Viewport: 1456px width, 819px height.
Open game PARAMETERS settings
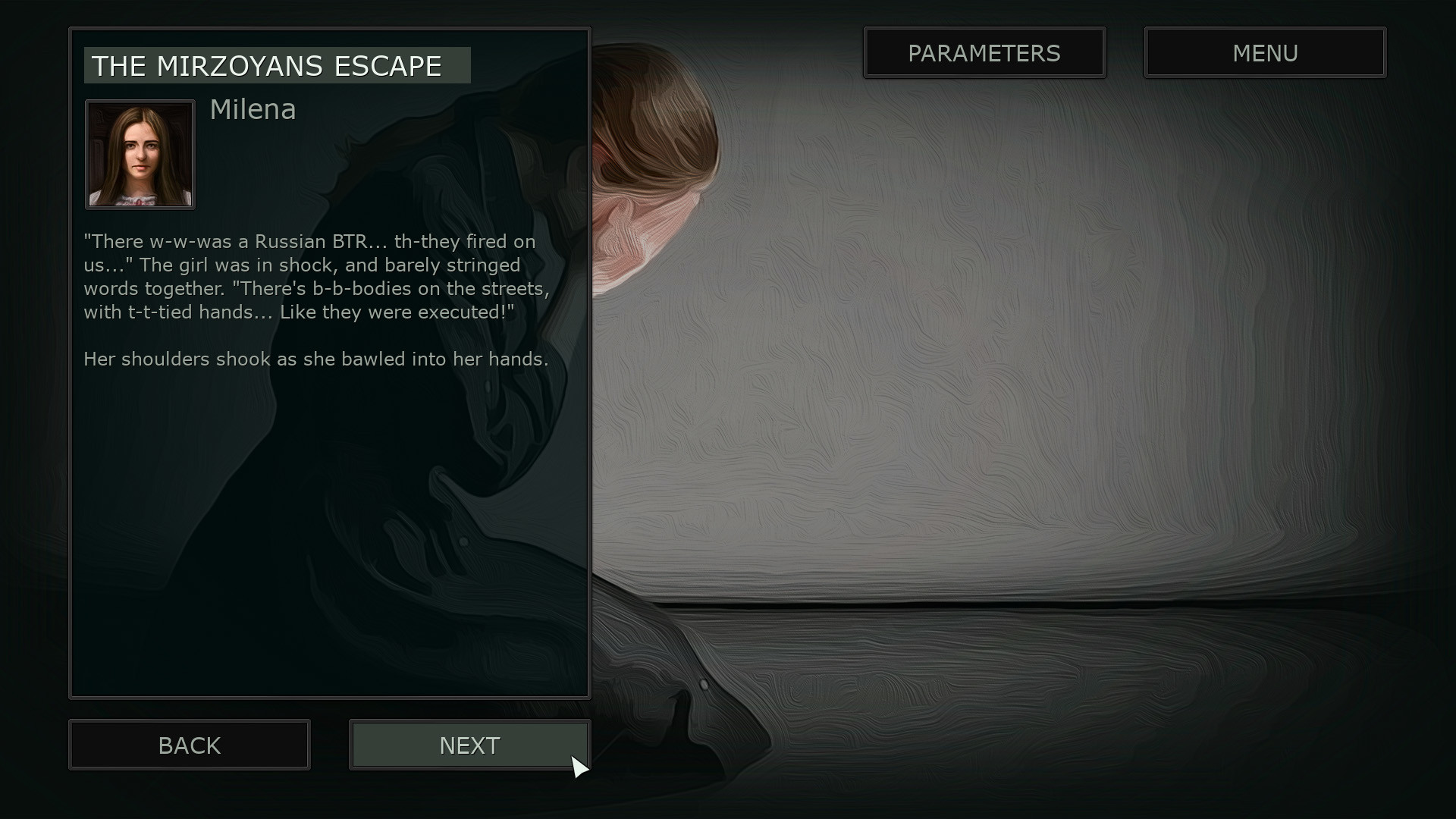point(984,52)
